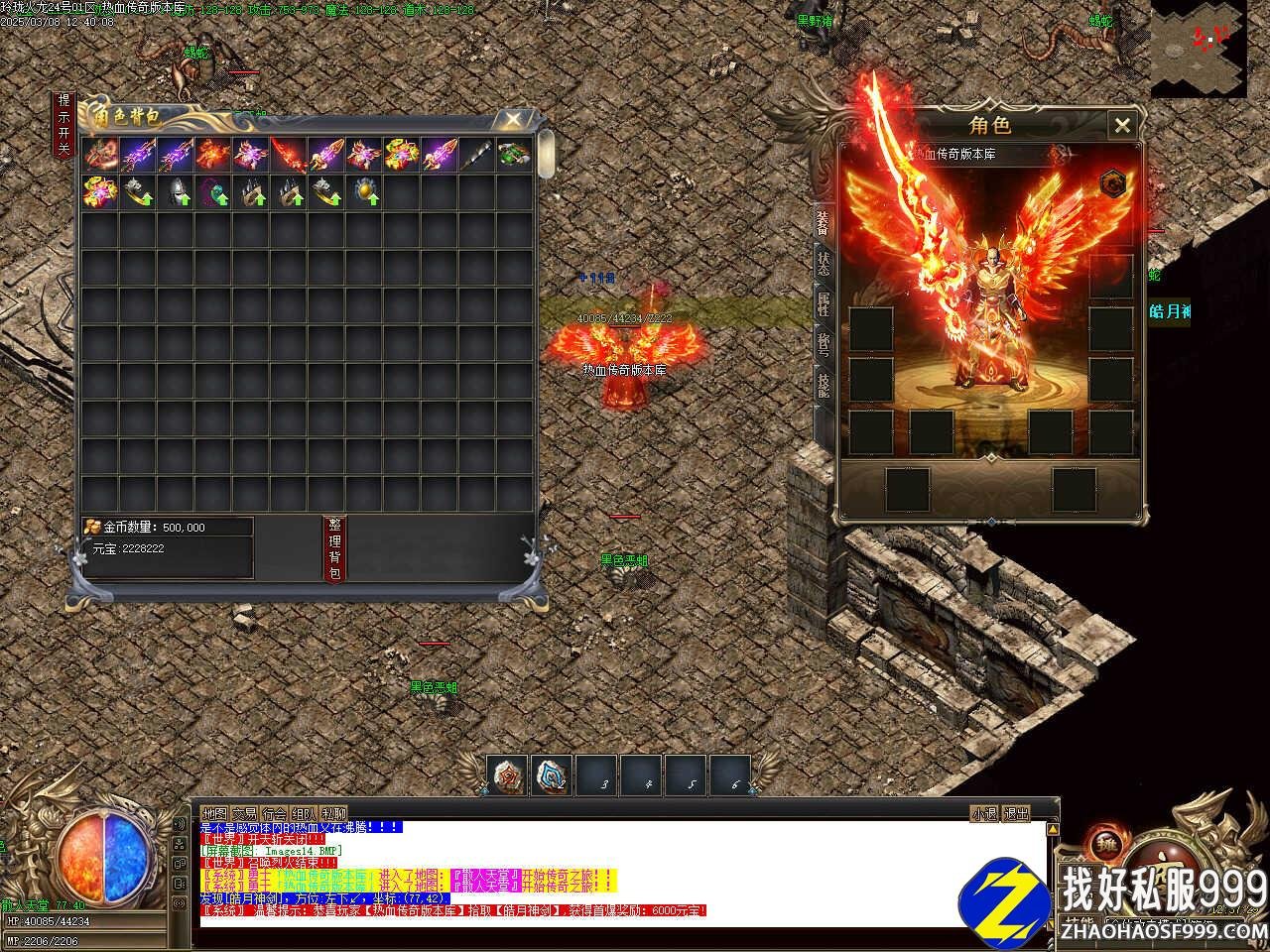Close the 角色 character panel
The width and height of the screenshot is (1270, 952).
tap(1122, 125)
